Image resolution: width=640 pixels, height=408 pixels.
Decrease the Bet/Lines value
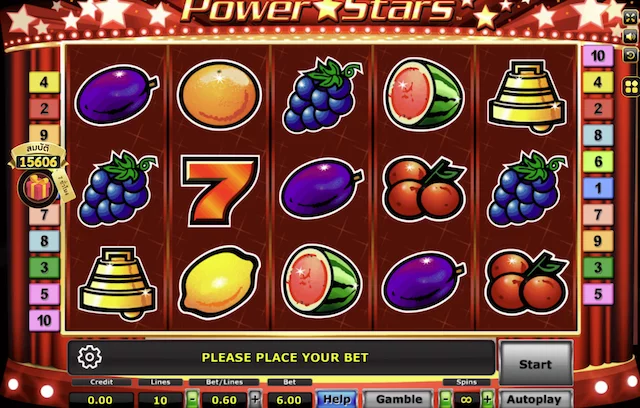click(192, 398)
